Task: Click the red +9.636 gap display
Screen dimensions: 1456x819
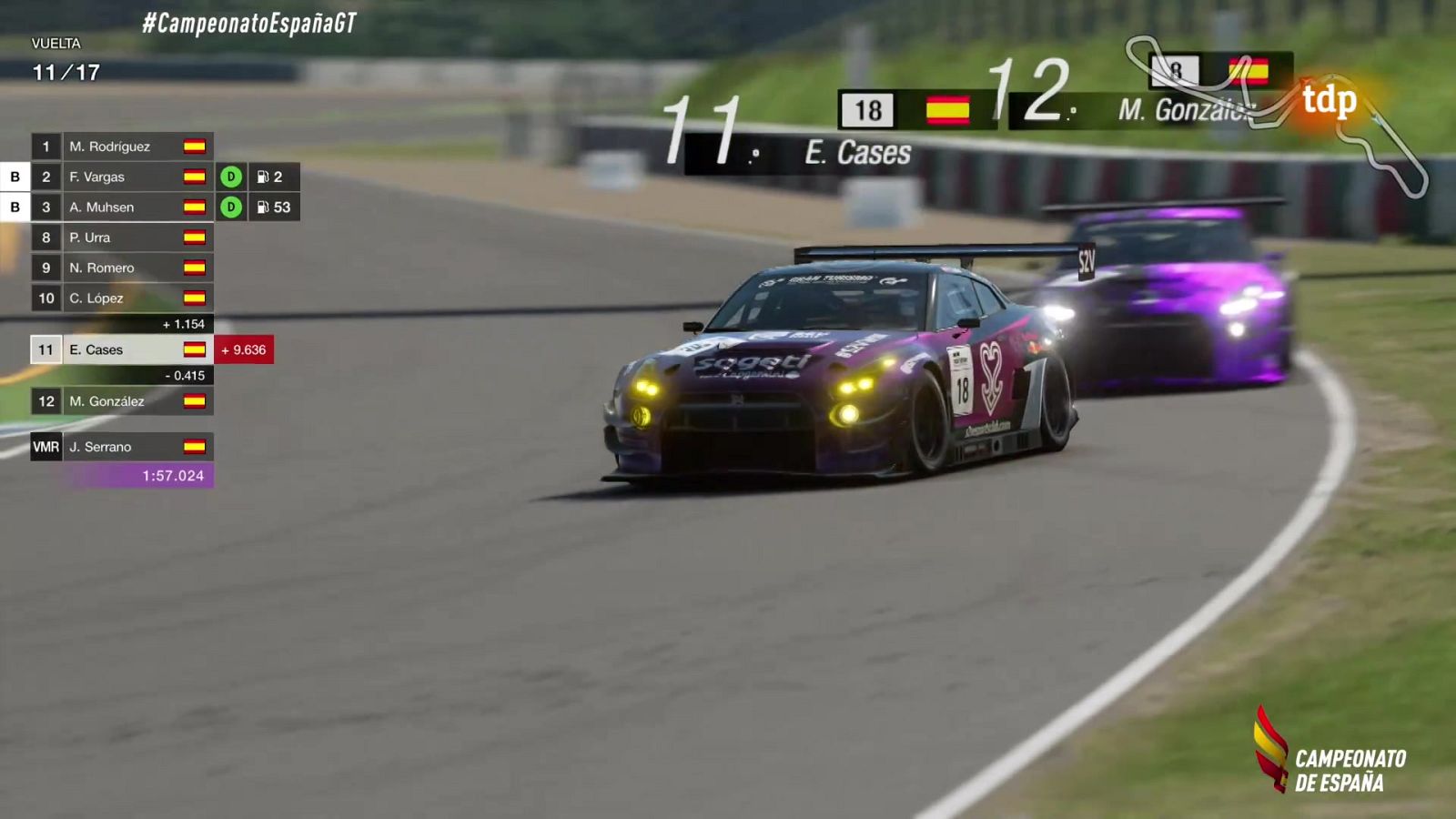Action: 244,349
